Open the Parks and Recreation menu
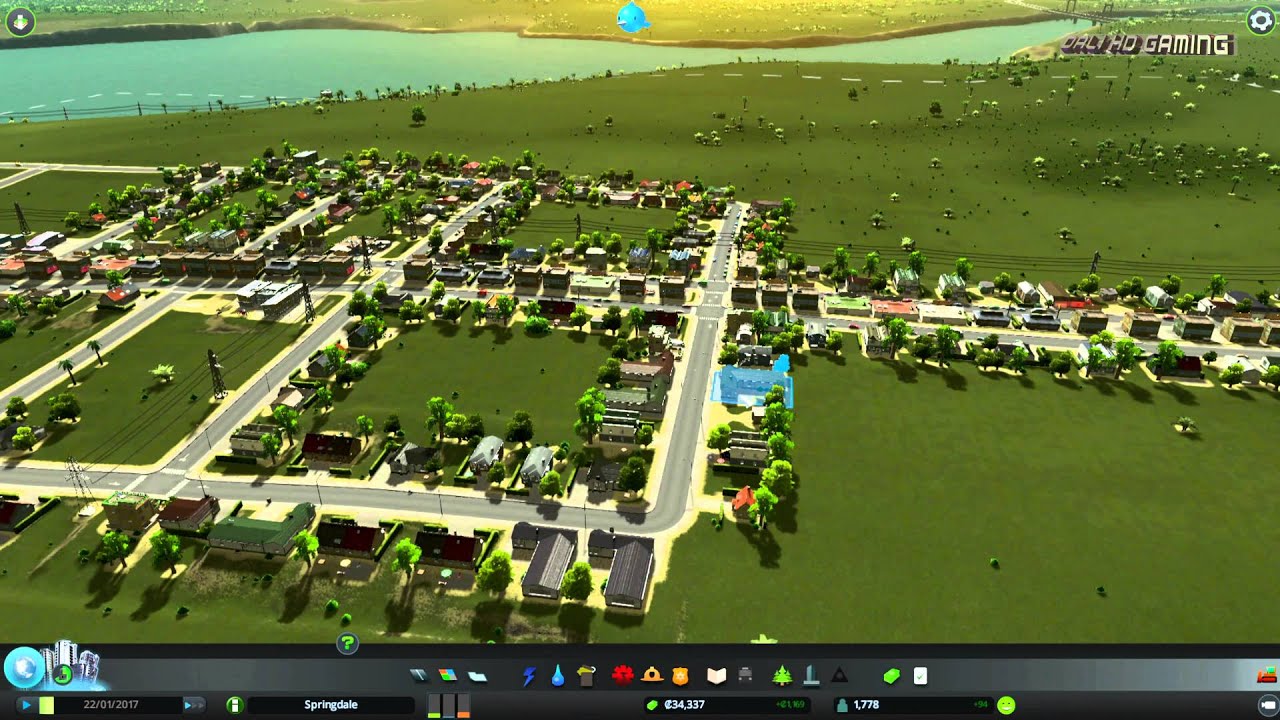1280x720 pixels. 782,675
